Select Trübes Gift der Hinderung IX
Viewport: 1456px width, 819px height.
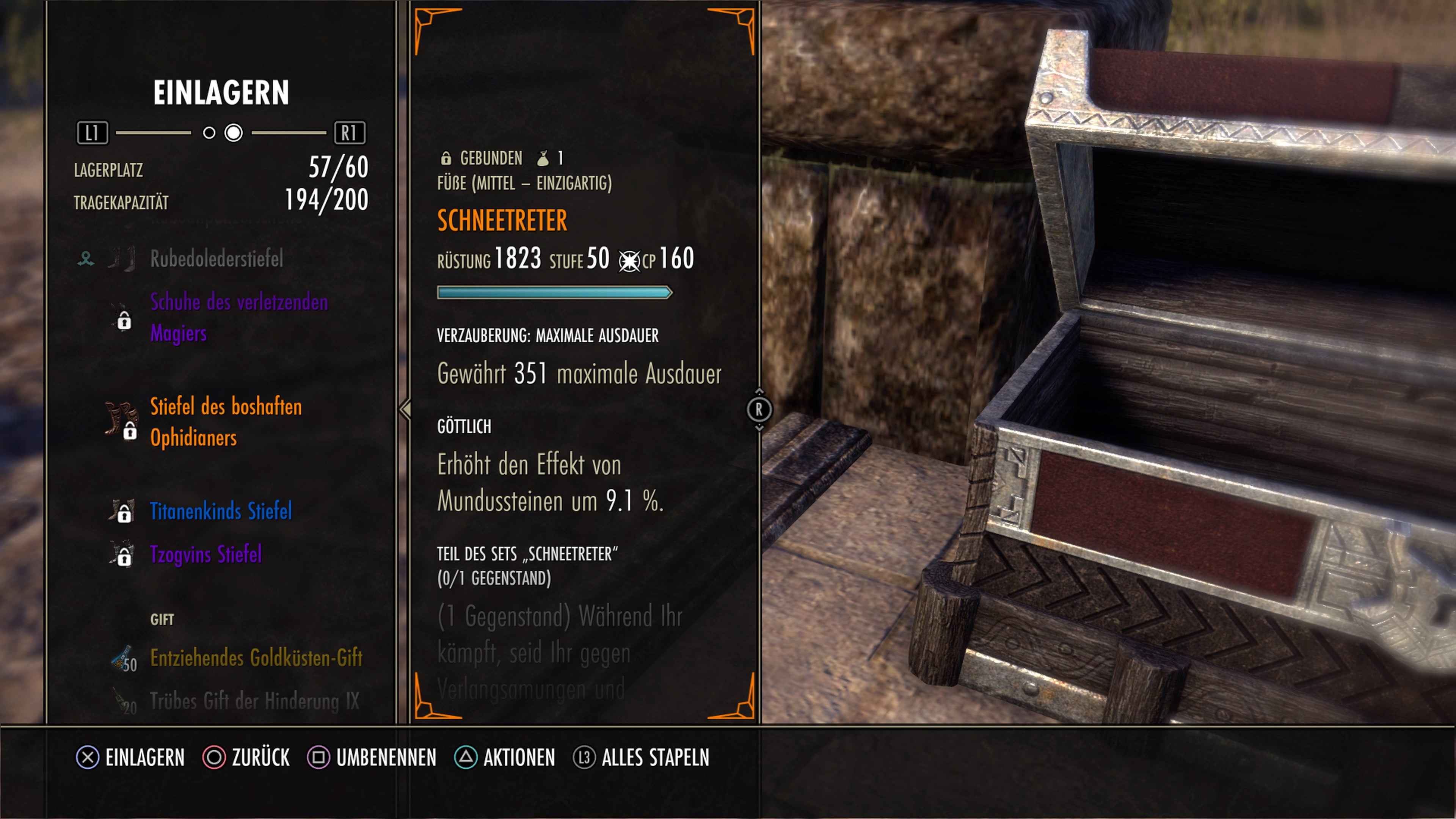point(254,701)
